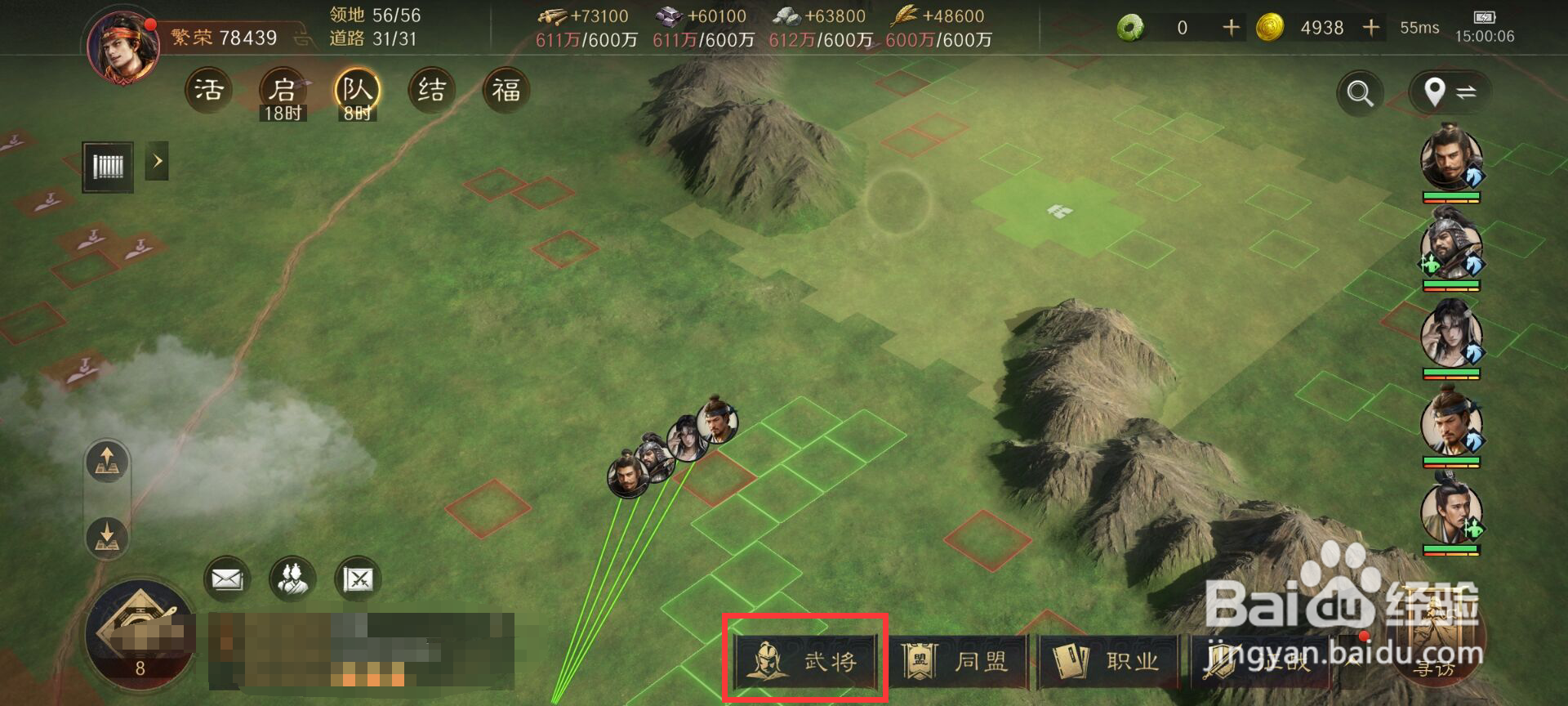Open the 福 menu item

tap(508, 90)
